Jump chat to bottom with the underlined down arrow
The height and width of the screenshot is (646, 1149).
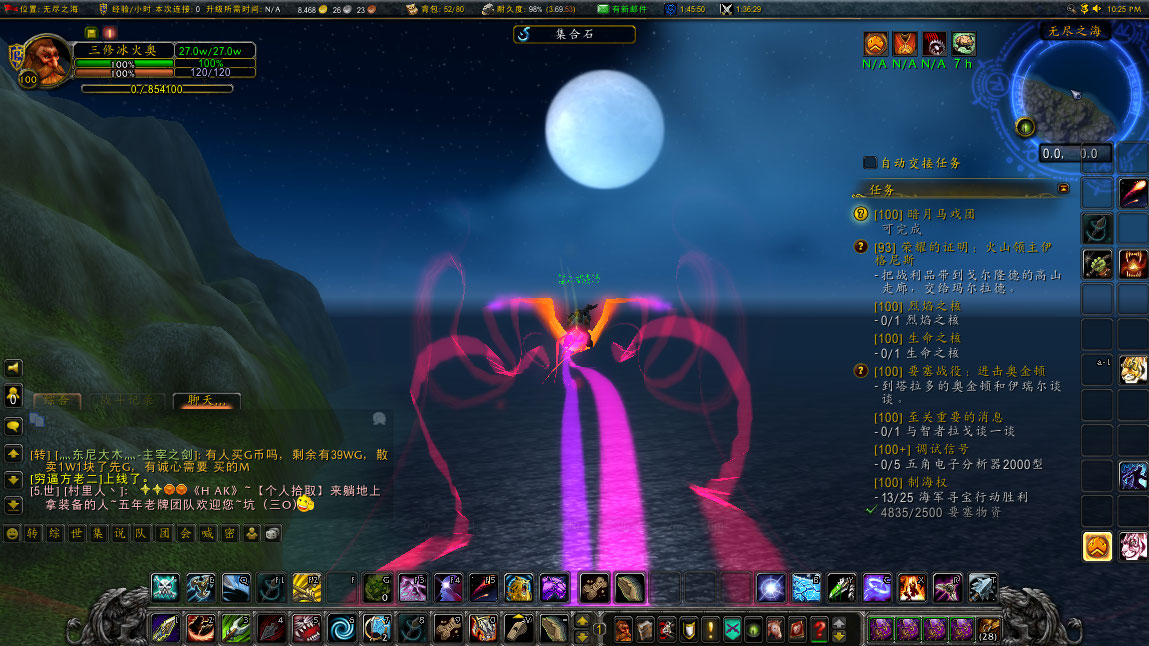pos(14,505)
